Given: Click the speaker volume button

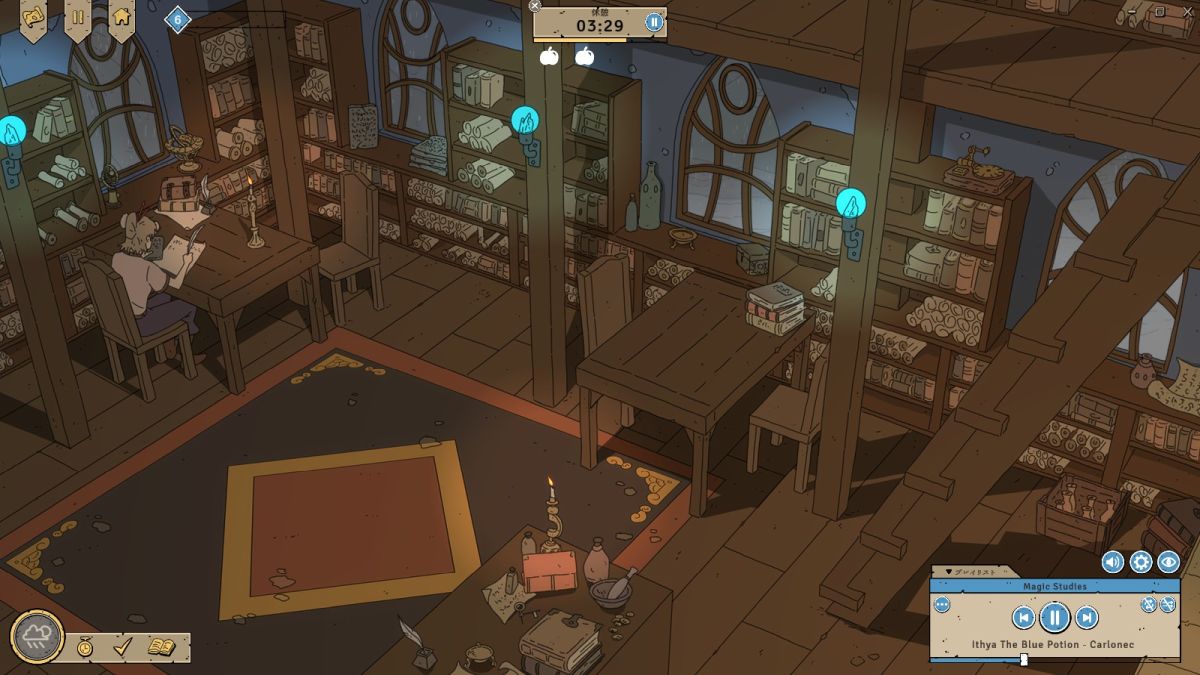Looking at the screenshot, I should [x=1113, y=562].
